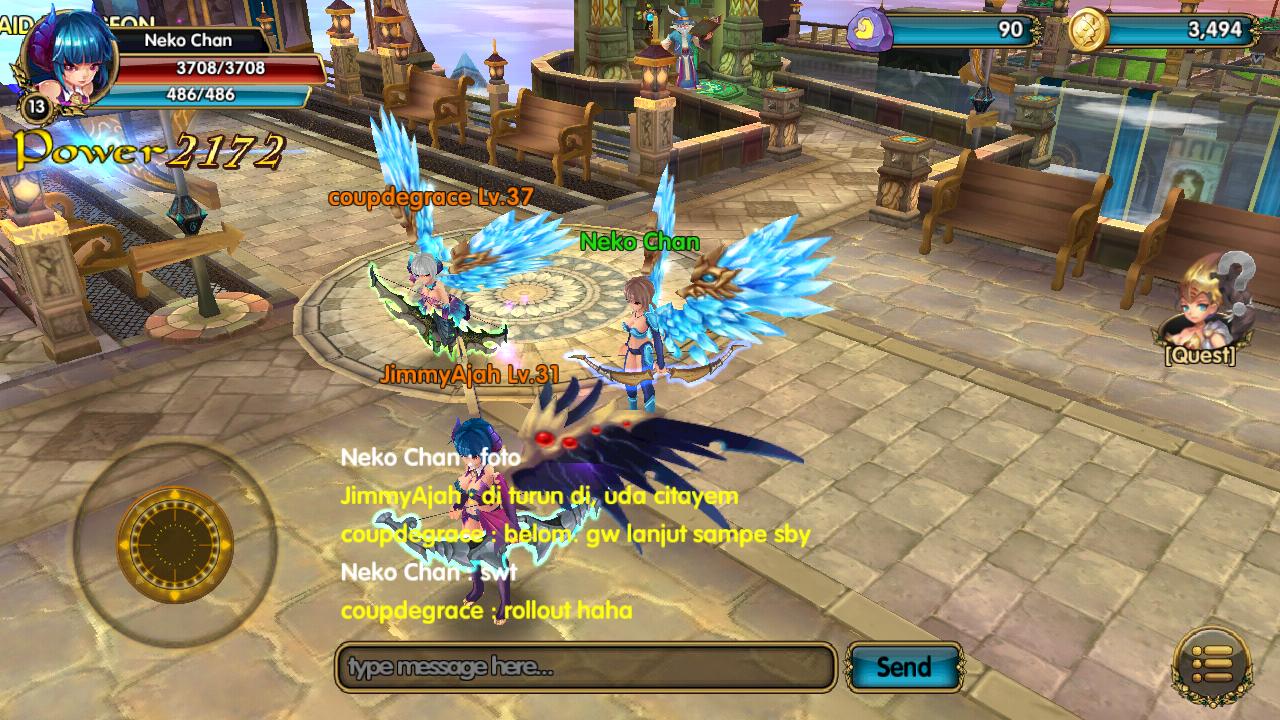Tap the yellow moon currency icon
The width and height of the screenshot is (1280, 720).
click(x=871, y=30)
